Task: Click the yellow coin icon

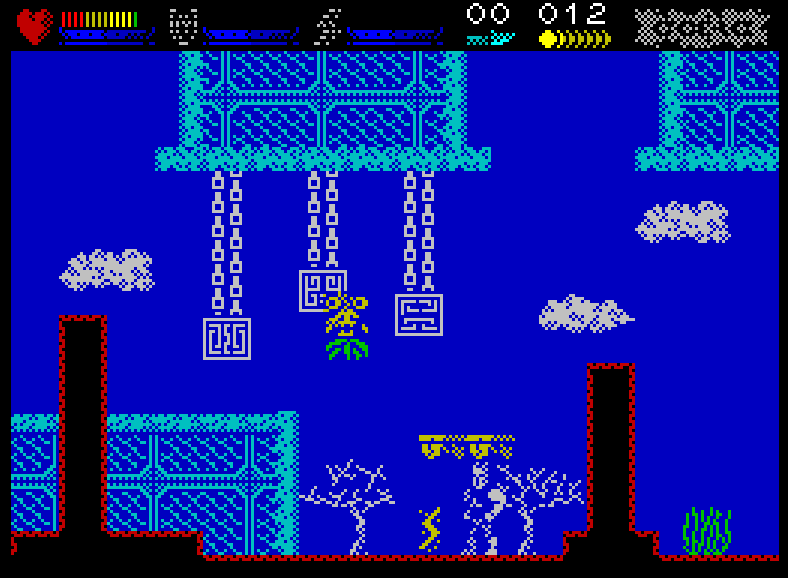Action: pos(548,39)
